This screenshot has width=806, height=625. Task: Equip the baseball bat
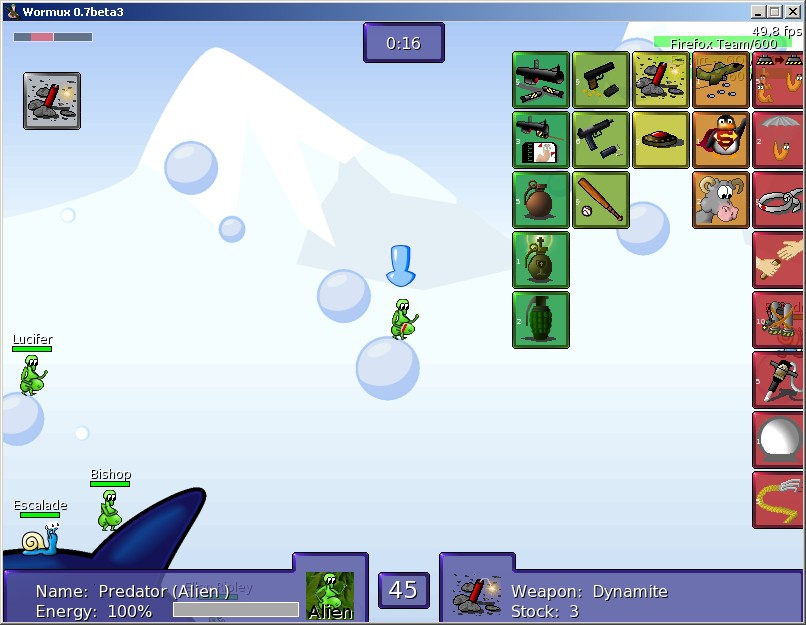click(601, 200)
